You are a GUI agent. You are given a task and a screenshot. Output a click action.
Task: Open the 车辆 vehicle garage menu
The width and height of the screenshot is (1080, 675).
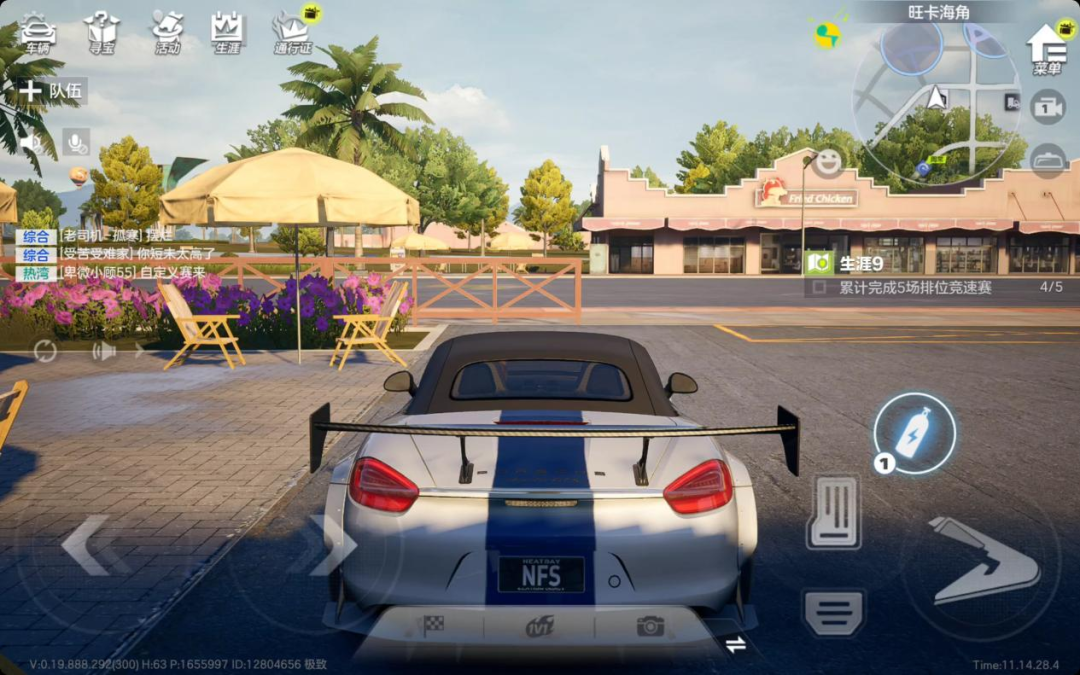coord(37,32)
